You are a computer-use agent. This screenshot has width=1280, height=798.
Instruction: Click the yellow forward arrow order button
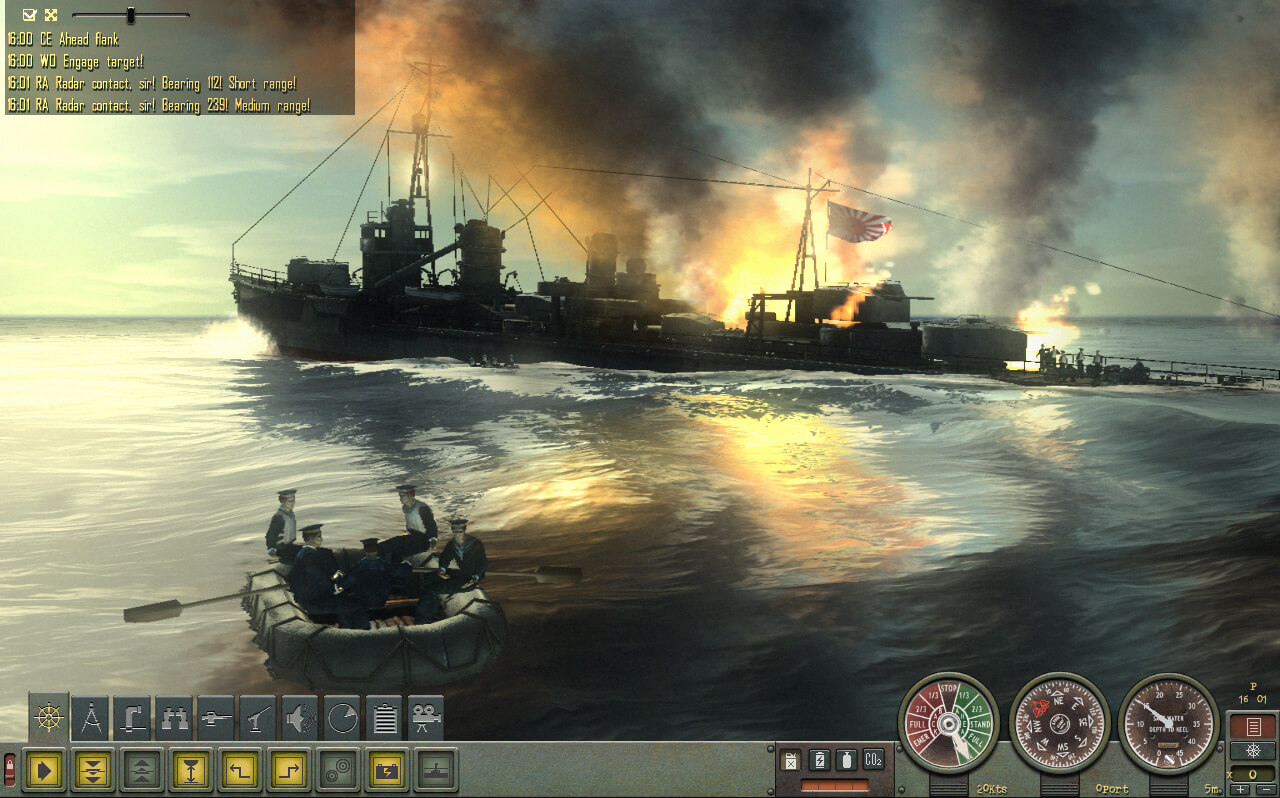[x=43, y=770]
